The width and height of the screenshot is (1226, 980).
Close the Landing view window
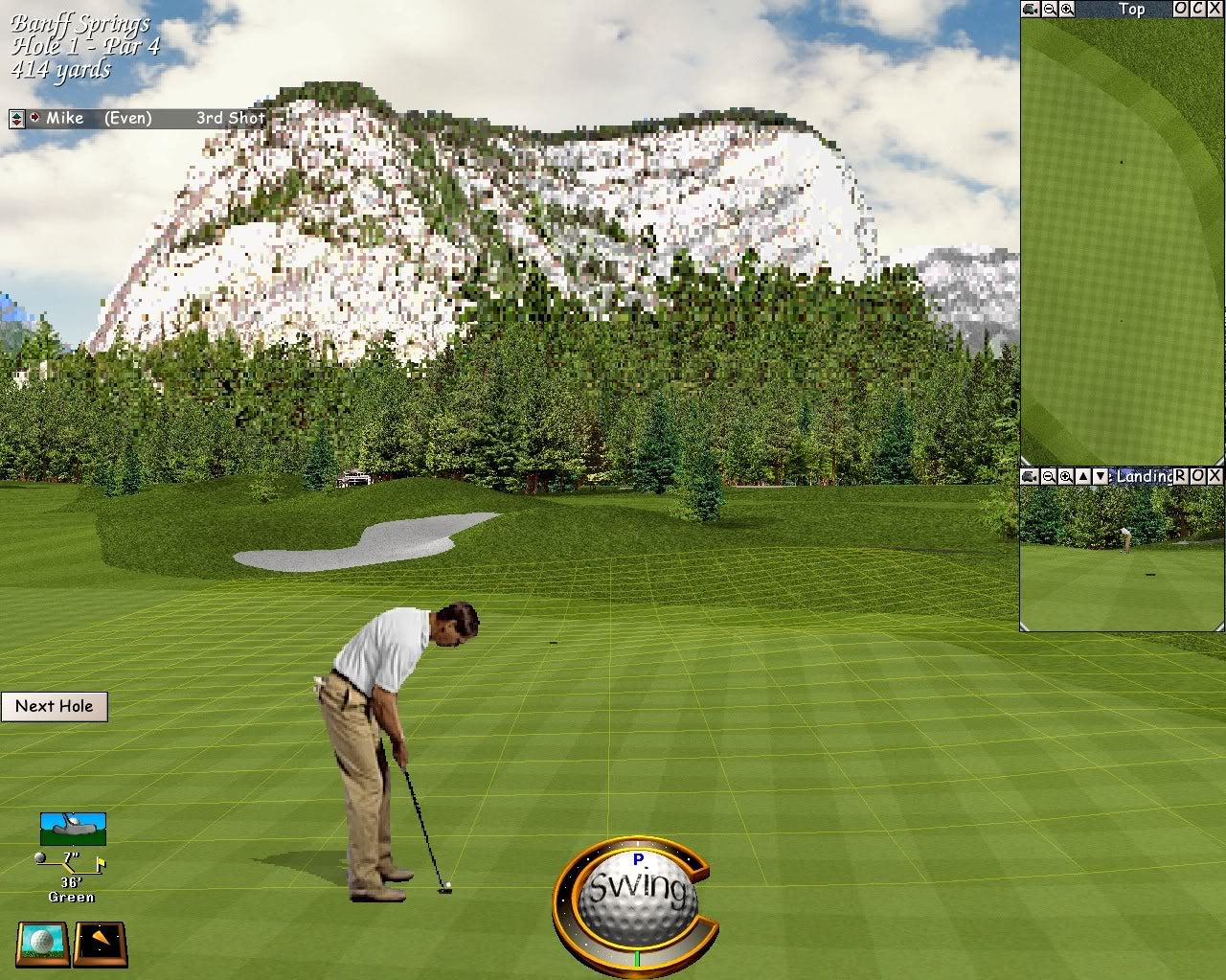coord(1215,476)
